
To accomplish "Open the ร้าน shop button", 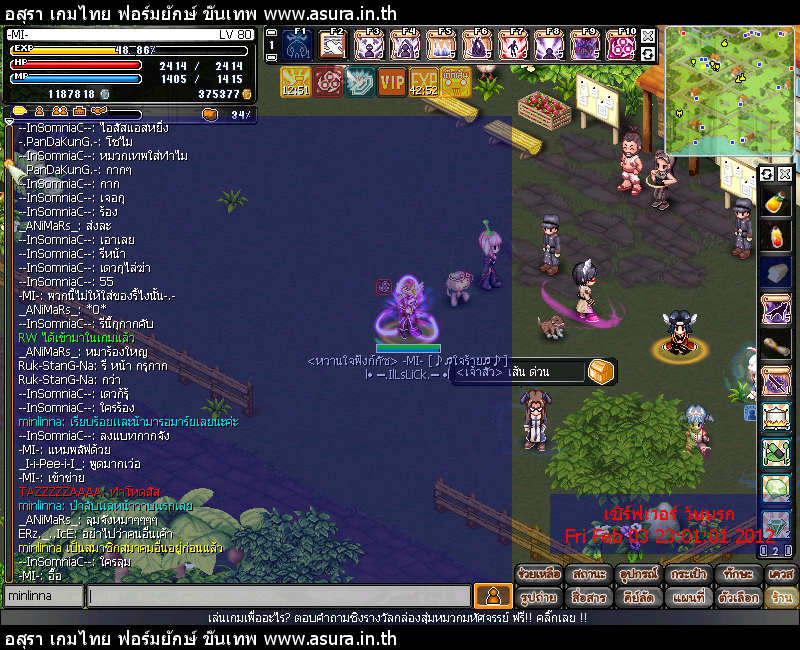I will [x=781, y=597].
